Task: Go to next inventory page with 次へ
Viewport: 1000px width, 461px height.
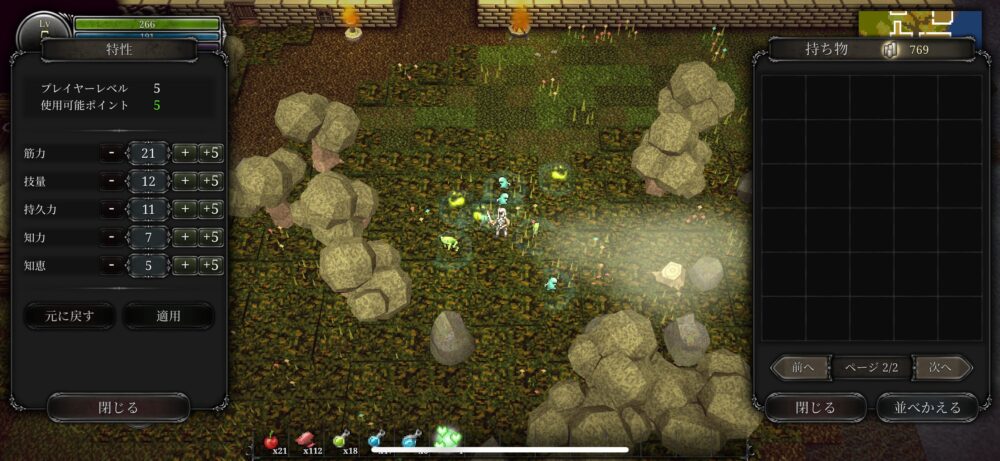Action: coord(942,368)
